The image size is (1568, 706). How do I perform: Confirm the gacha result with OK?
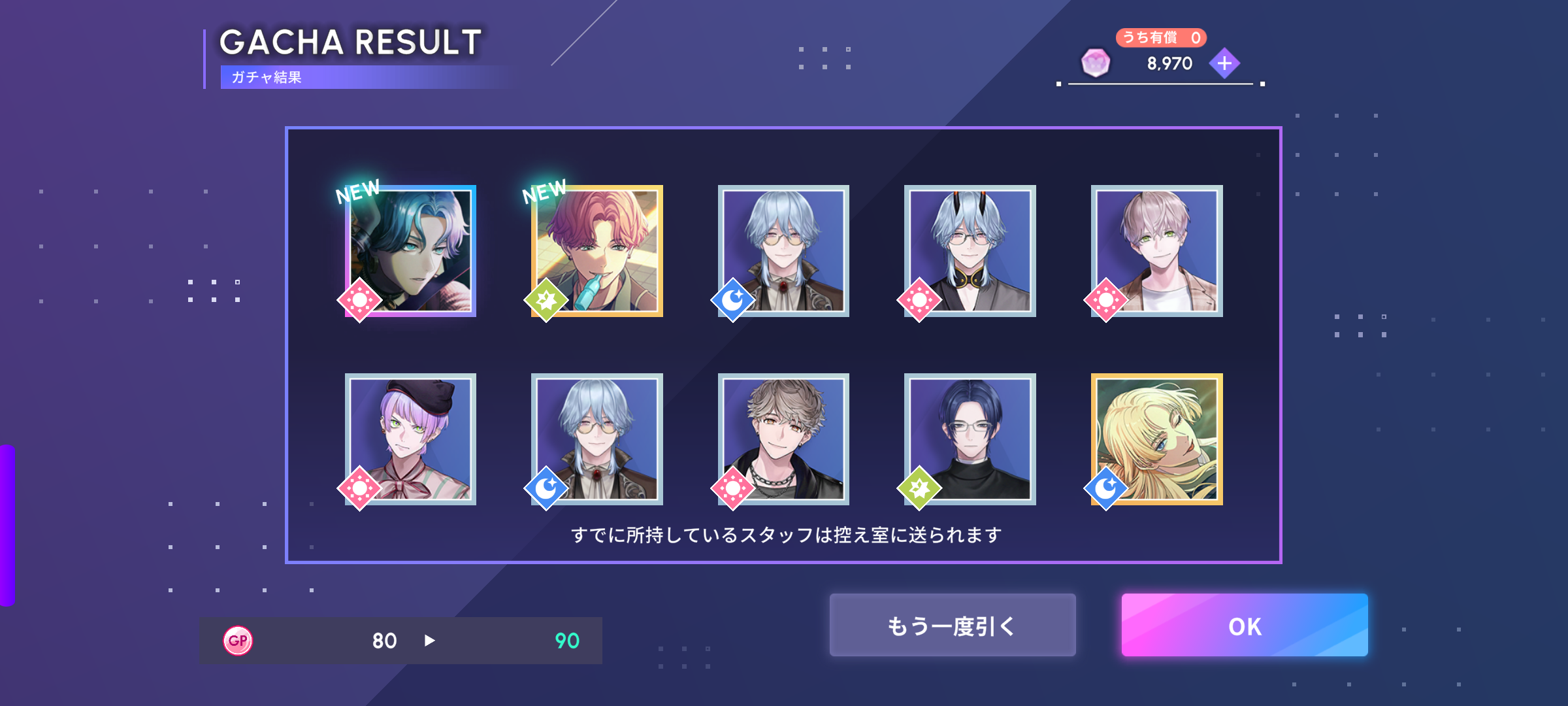coord(1244,625)
